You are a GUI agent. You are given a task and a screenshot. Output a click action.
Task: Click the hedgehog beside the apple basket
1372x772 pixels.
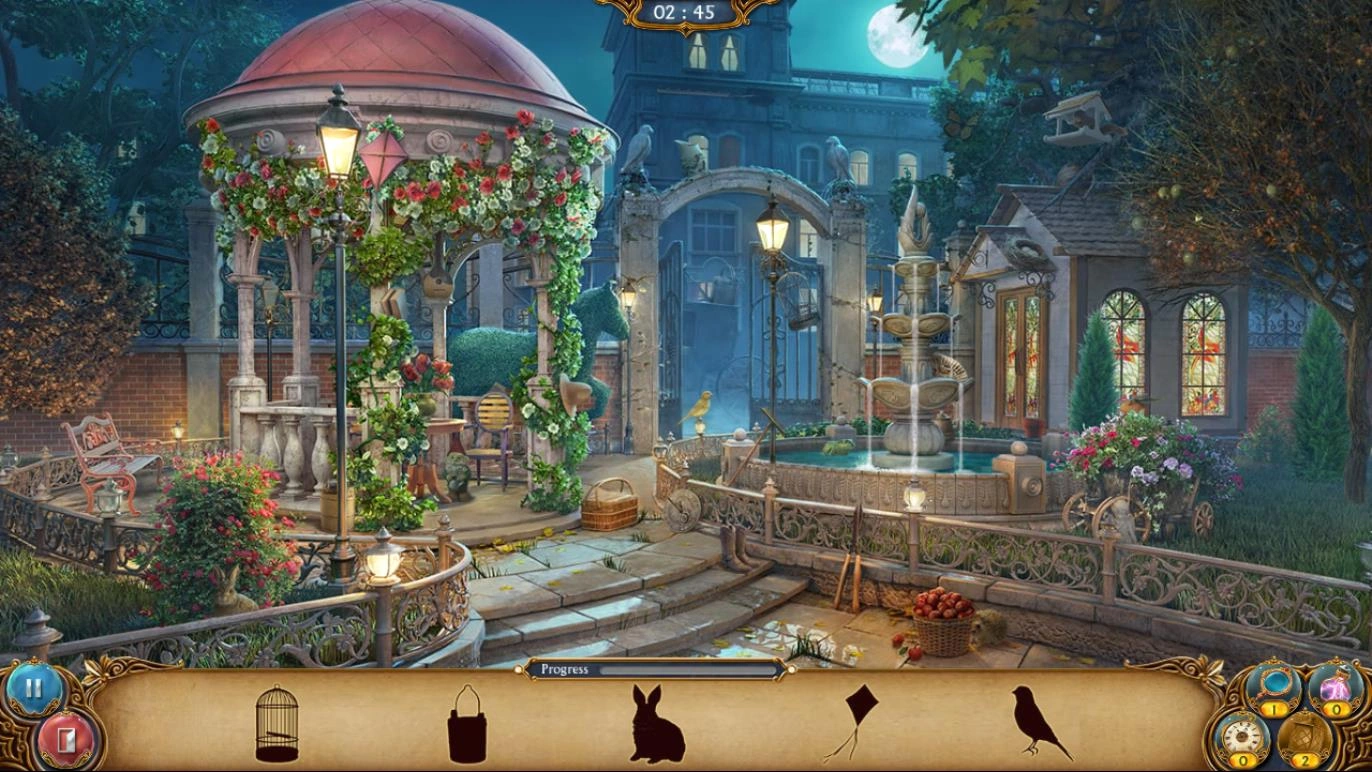(x=985, y=630)
